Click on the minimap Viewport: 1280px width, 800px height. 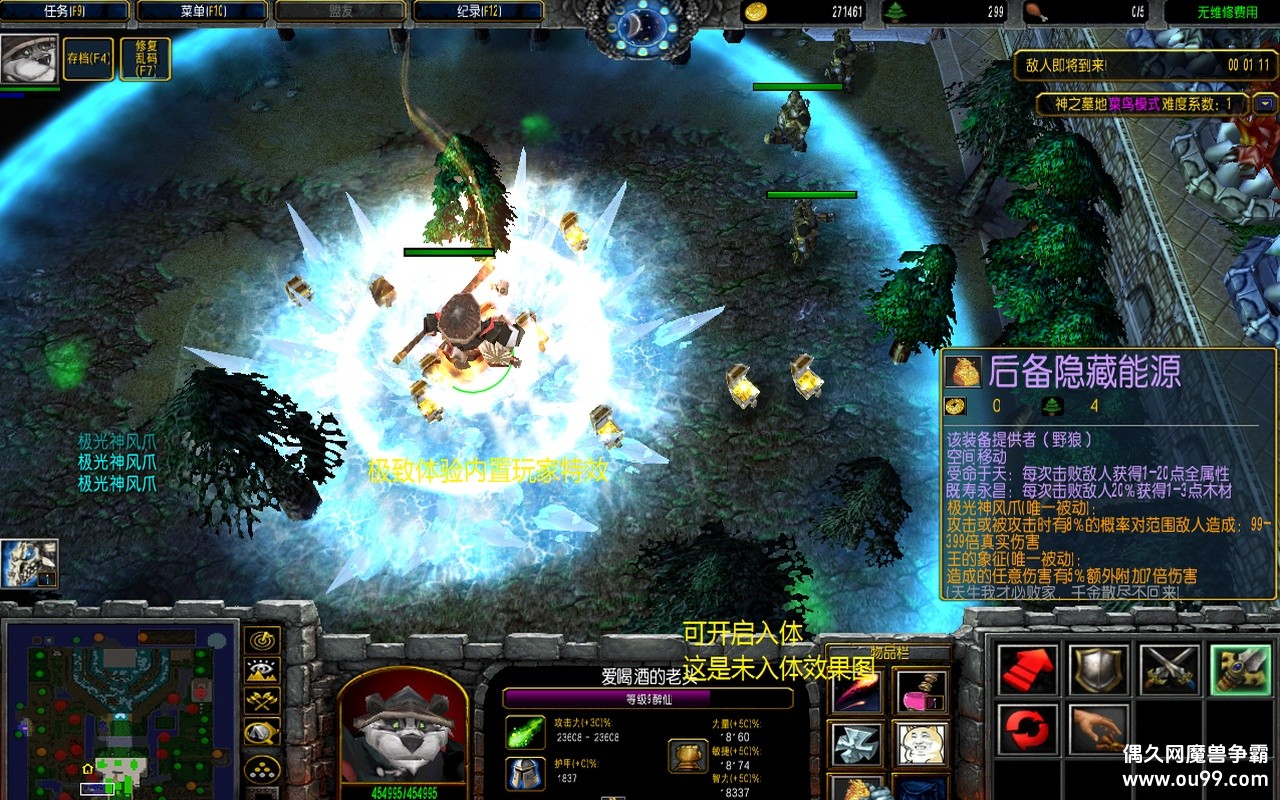click(120, 708)
